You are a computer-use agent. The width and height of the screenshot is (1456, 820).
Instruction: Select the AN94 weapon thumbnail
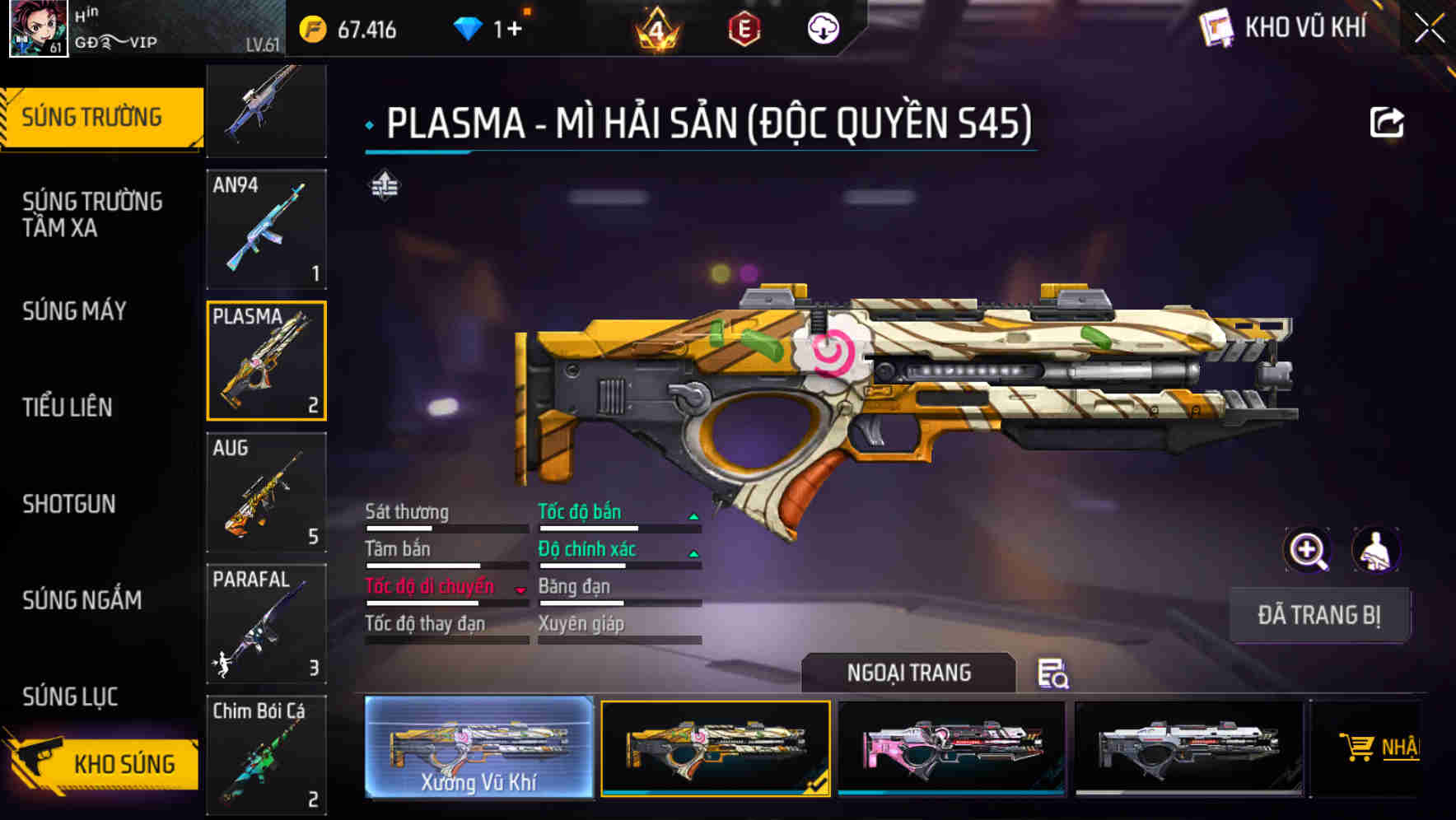click(x=266, y=228)
